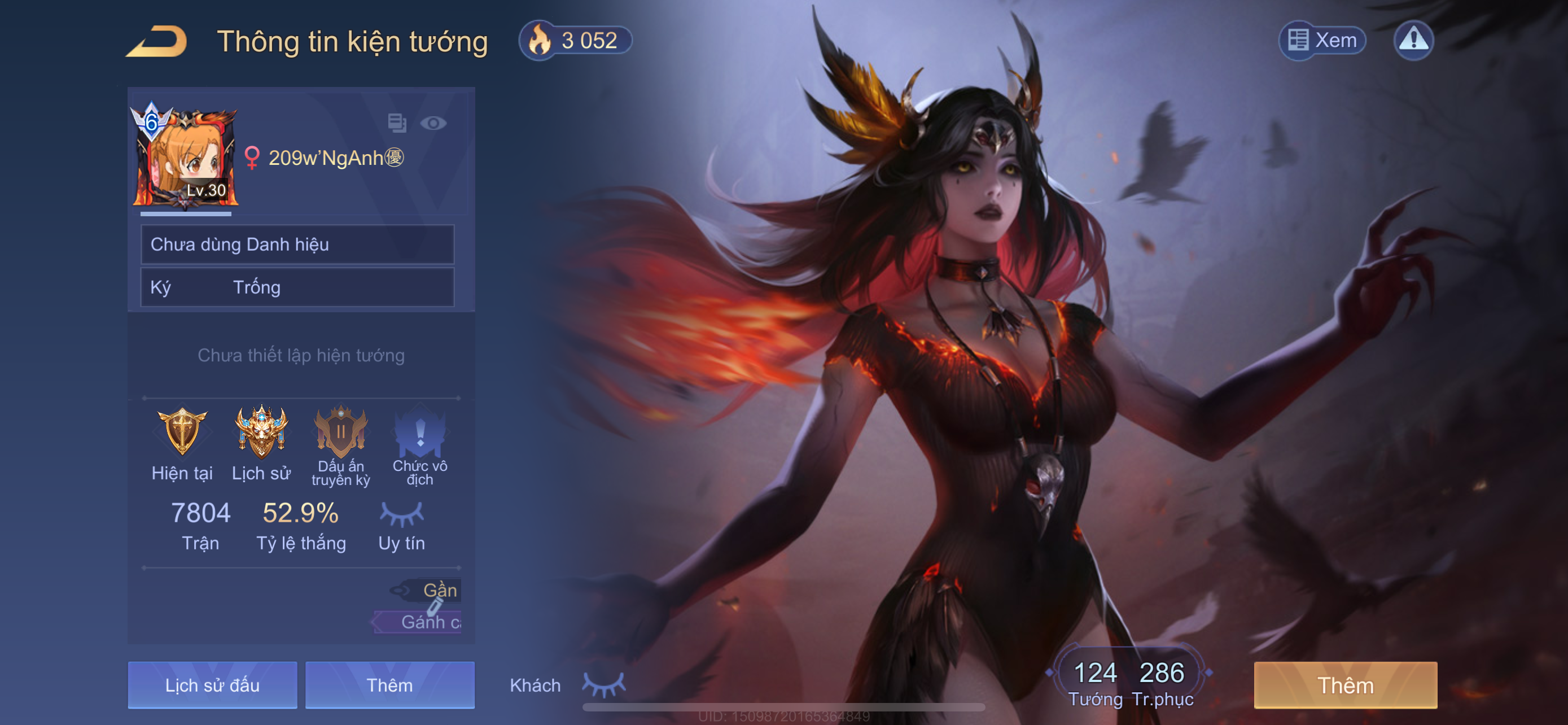
Task: Go back with the golden arrow button
Action: [x=157, y=41]
